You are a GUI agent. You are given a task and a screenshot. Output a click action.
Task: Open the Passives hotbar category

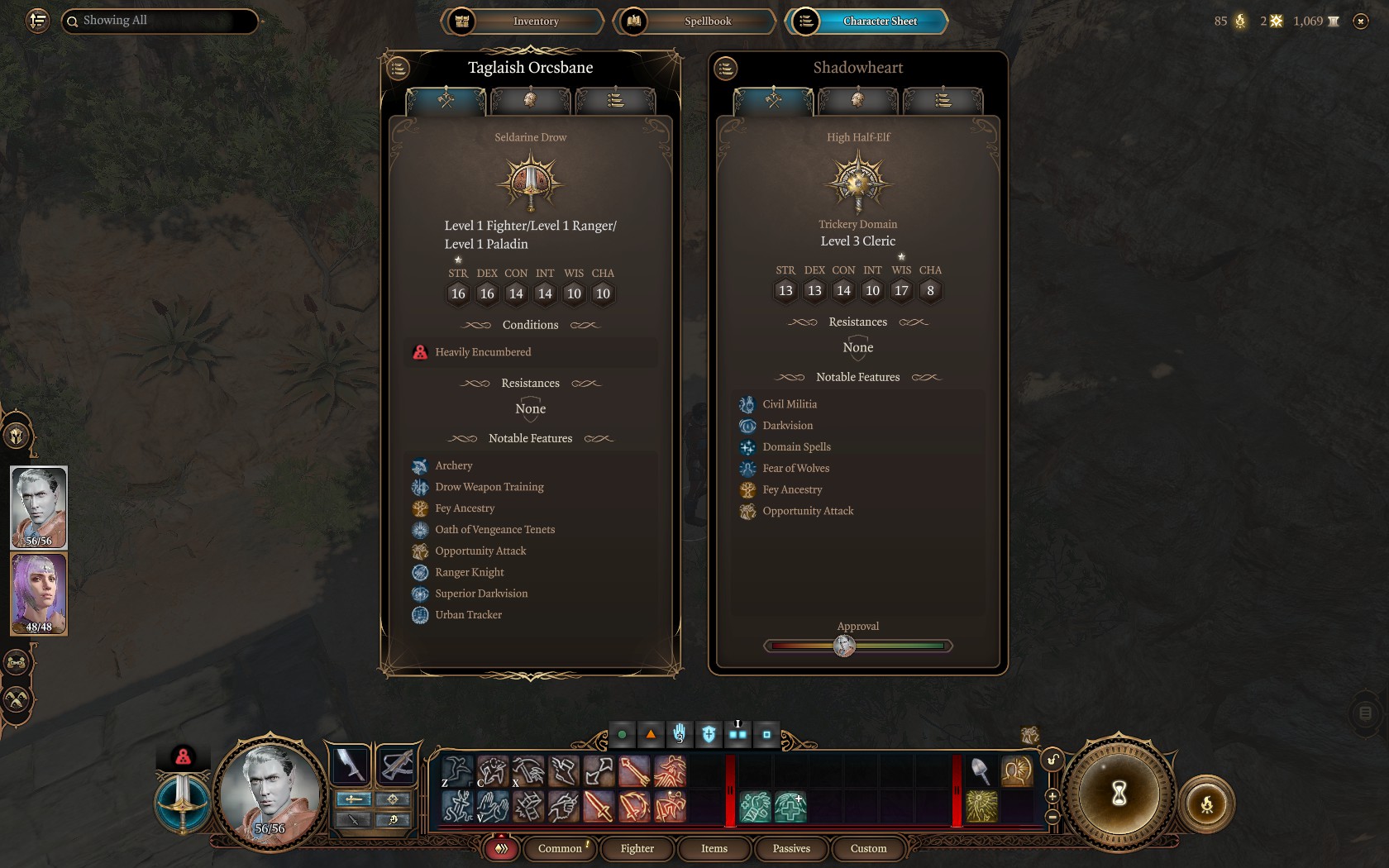pos(791,848)
